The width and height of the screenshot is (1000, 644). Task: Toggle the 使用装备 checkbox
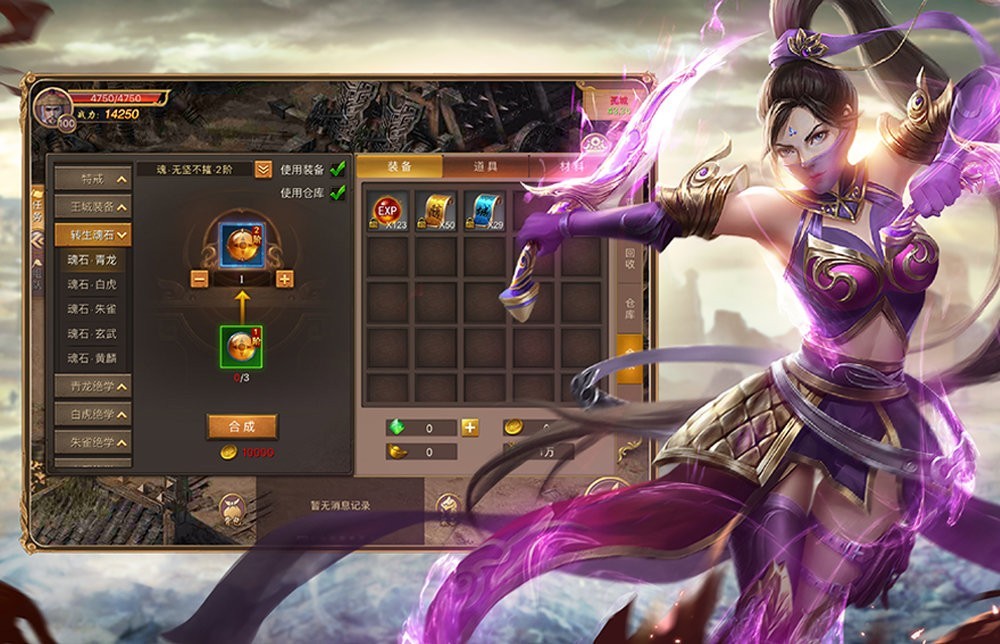point(338,169)
